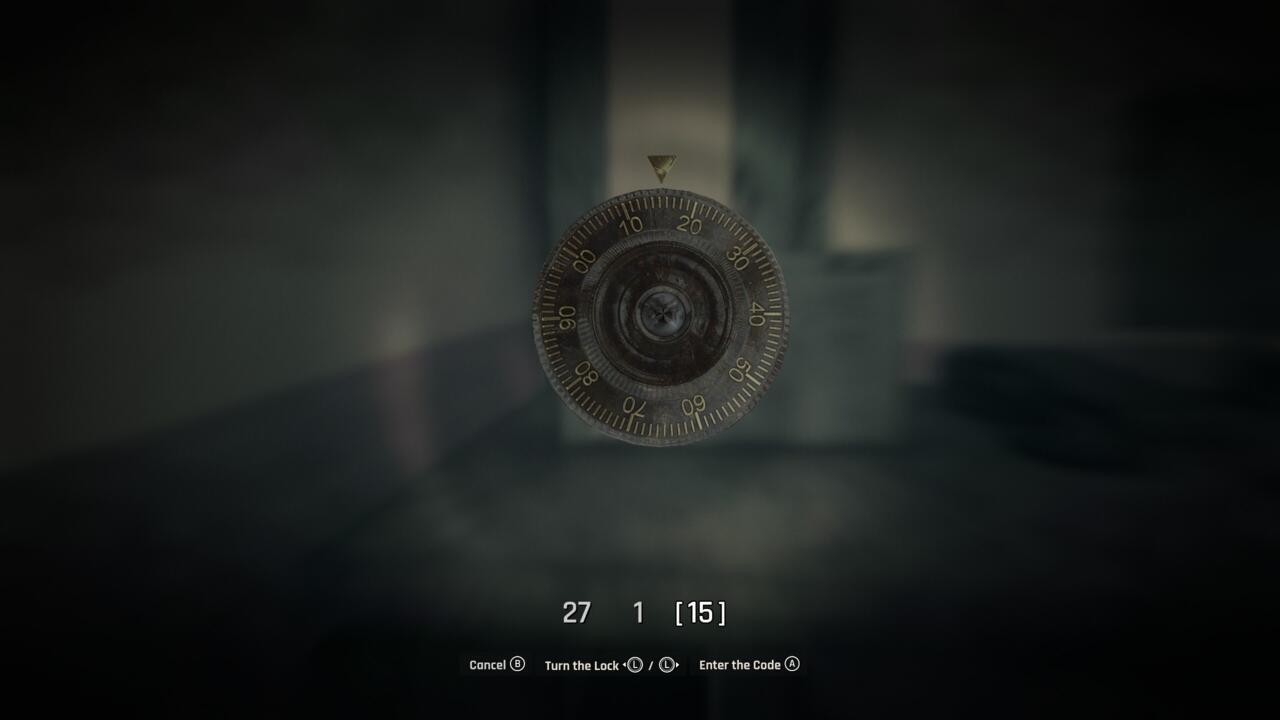Viewport: 1280px width, 720px height.
Task: Click the entered code digit 1
Action: pyautogui.click(x=639, y=613)
